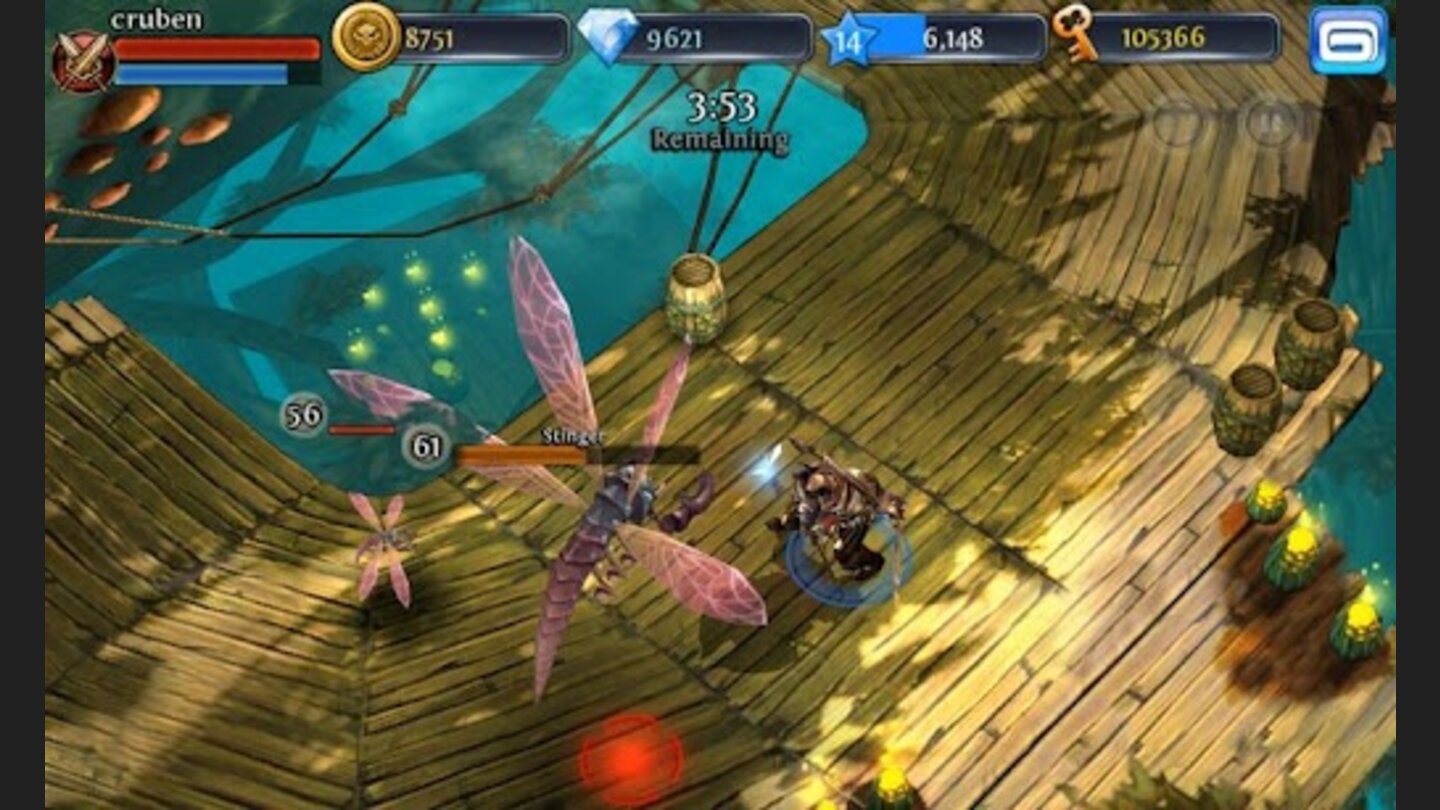Expand the gem counter showing 9621
The width and height of the screenshot is (1440, 810).
click(700, 37)
